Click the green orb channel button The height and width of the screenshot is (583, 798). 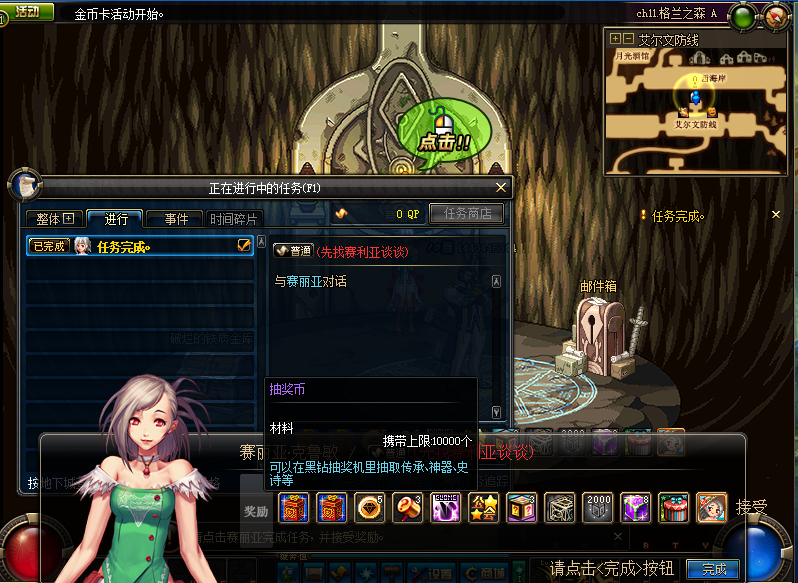[x=743, y=15]
